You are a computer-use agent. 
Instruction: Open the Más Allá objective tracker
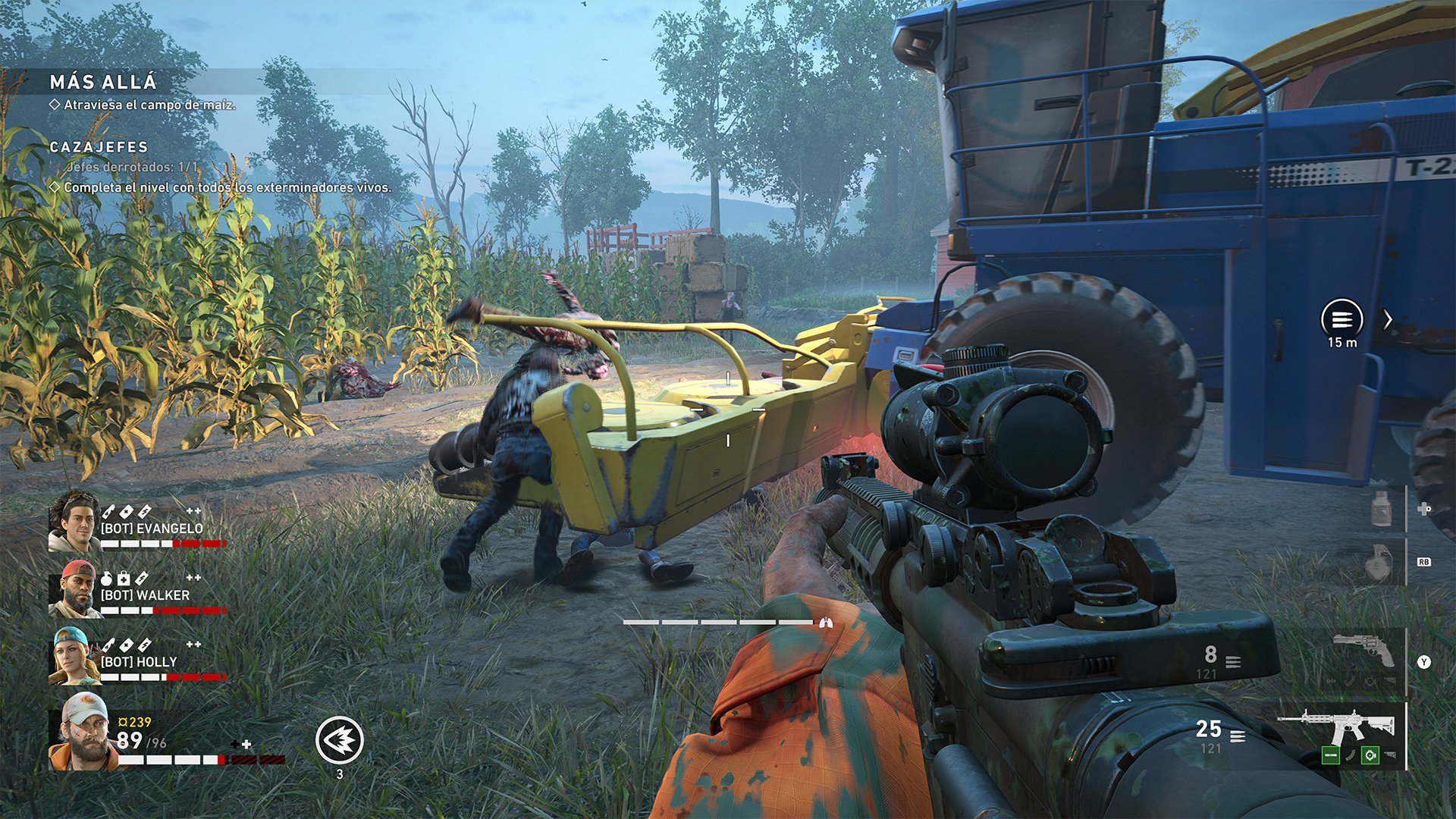103,82
